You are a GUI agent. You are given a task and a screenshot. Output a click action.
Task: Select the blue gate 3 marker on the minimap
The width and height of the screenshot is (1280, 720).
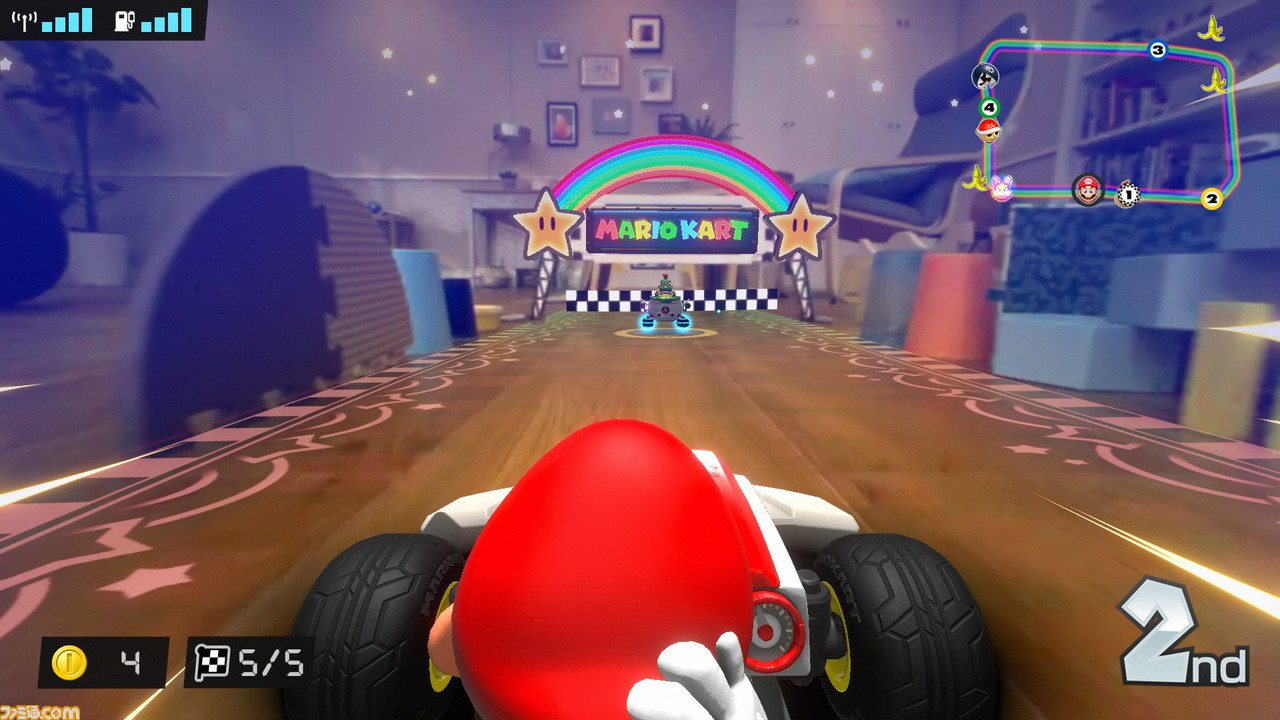click(x=1158, y=48)
